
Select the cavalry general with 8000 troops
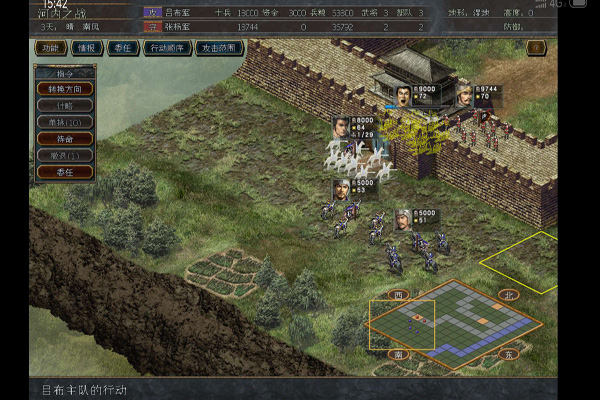[341, 128]
